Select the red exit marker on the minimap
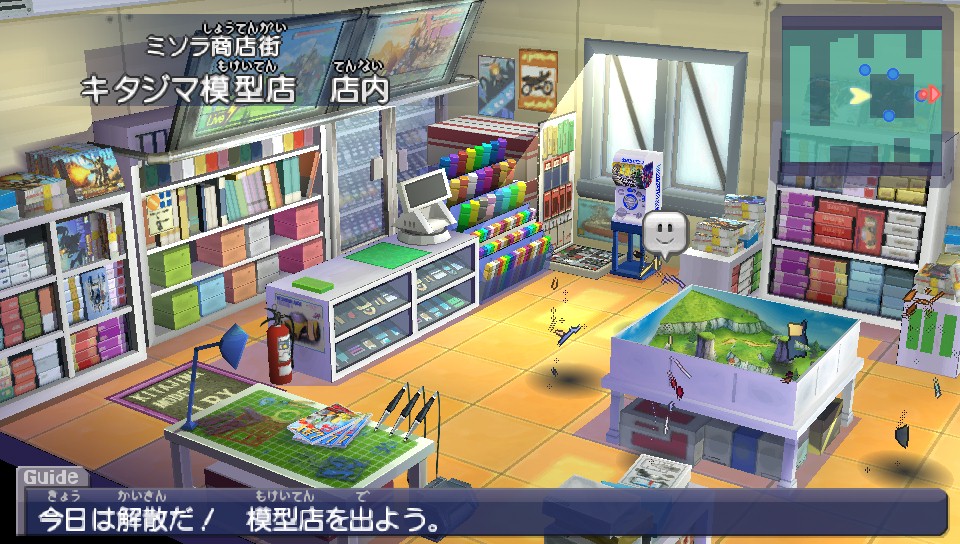 (x=930, y=95)
